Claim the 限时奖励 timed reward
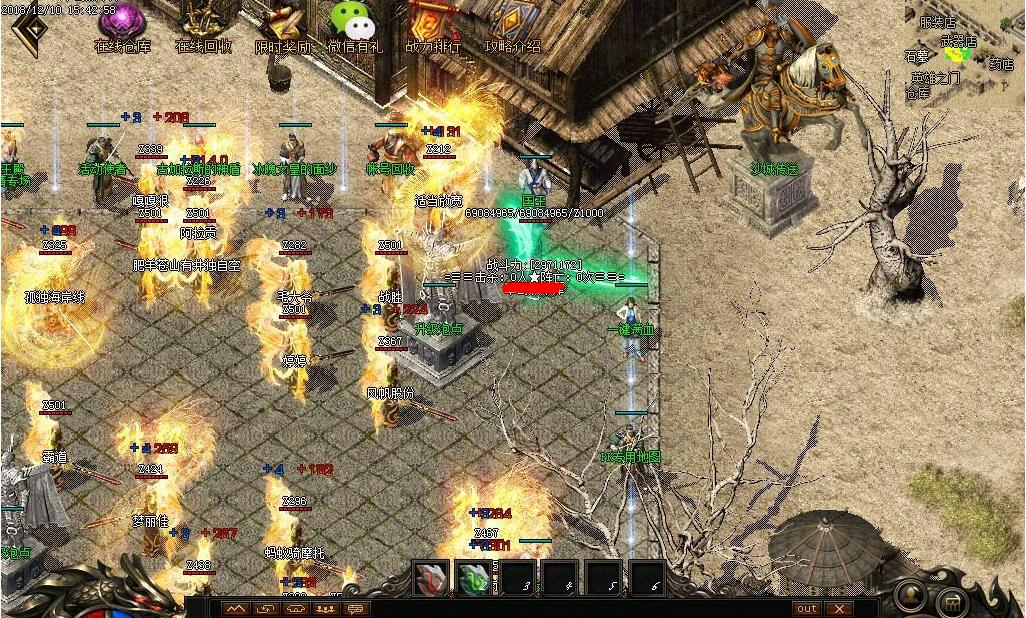Viewport: 1026px width, 618px height. point(281,23)
